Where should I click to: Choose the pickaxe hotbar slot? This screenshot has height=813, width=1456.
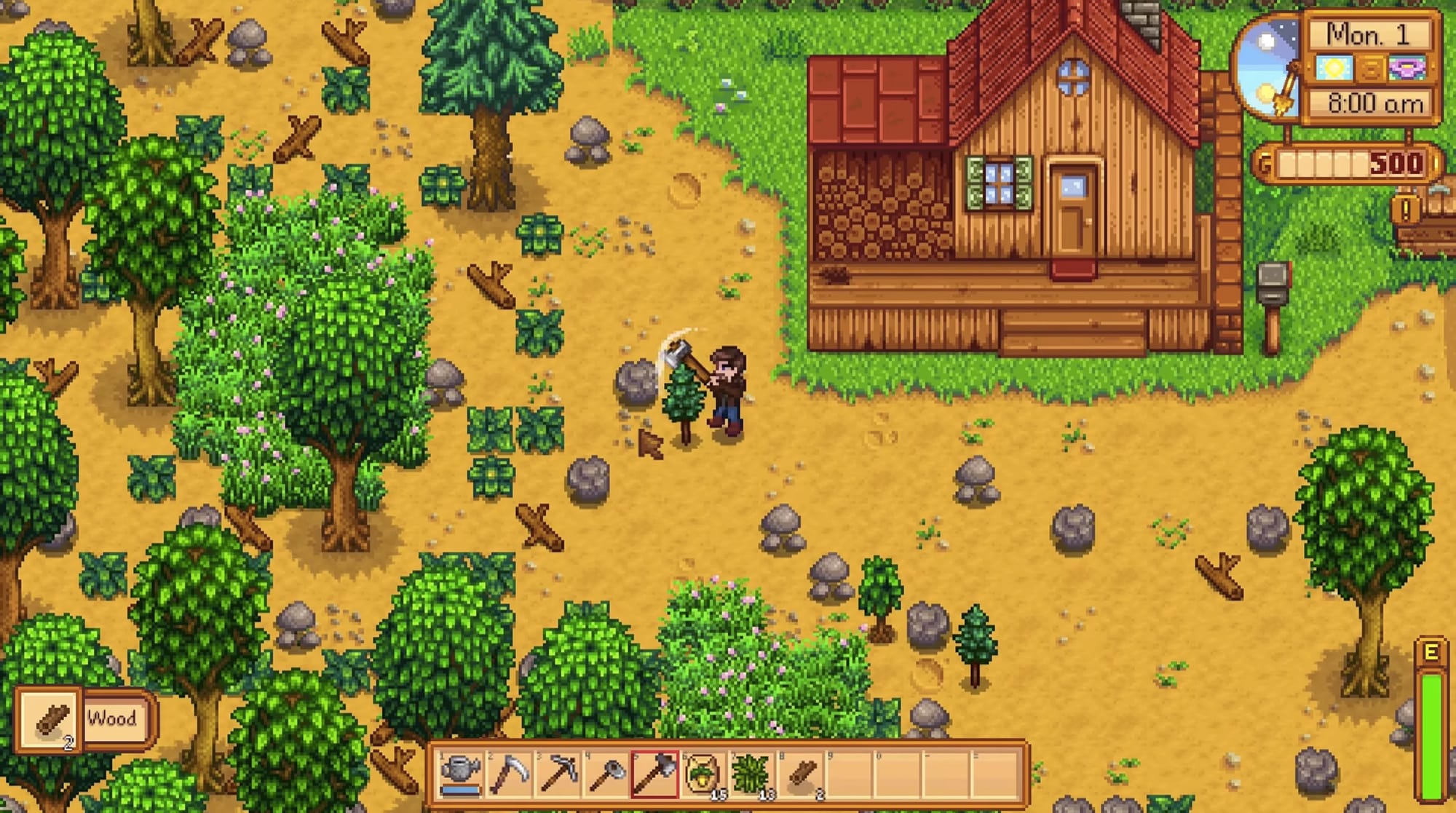[x=558, y=774]
